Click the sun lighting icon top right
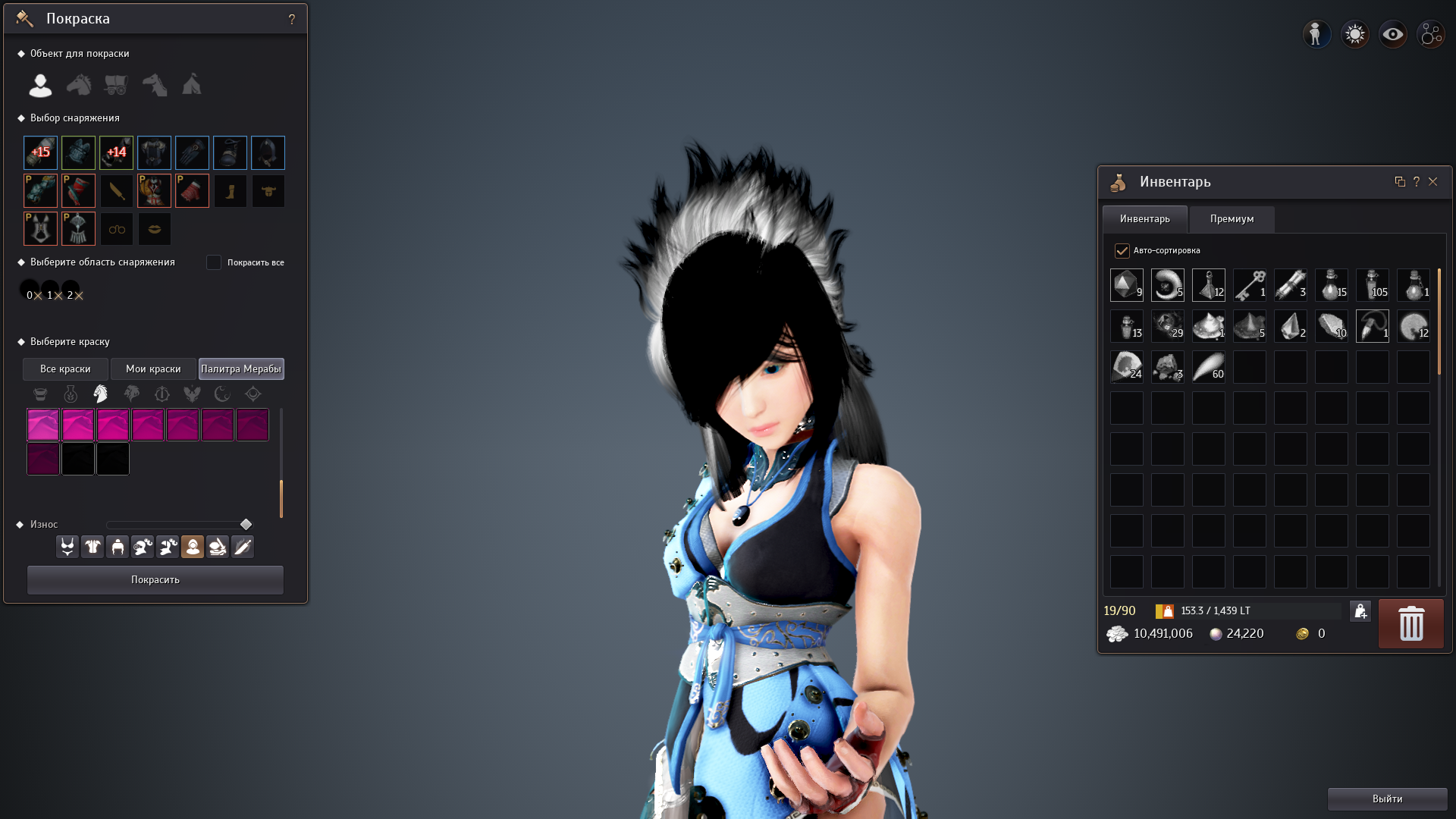1456x819 pixels. (x=1354, y=33)
